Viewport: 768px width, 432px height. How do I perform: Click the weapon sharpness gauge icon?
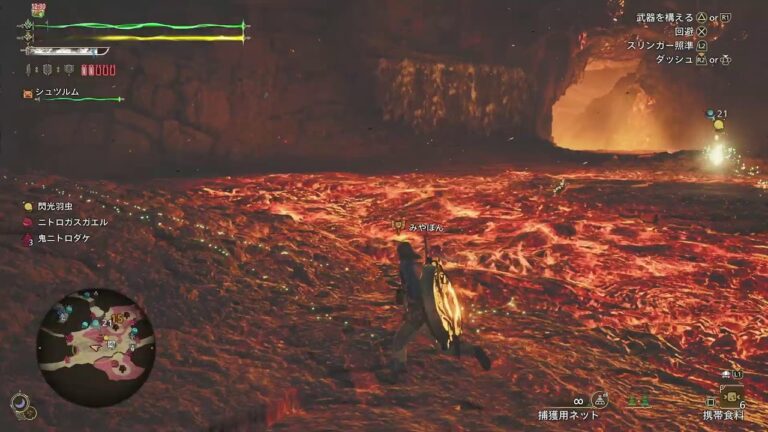(66, 51)
